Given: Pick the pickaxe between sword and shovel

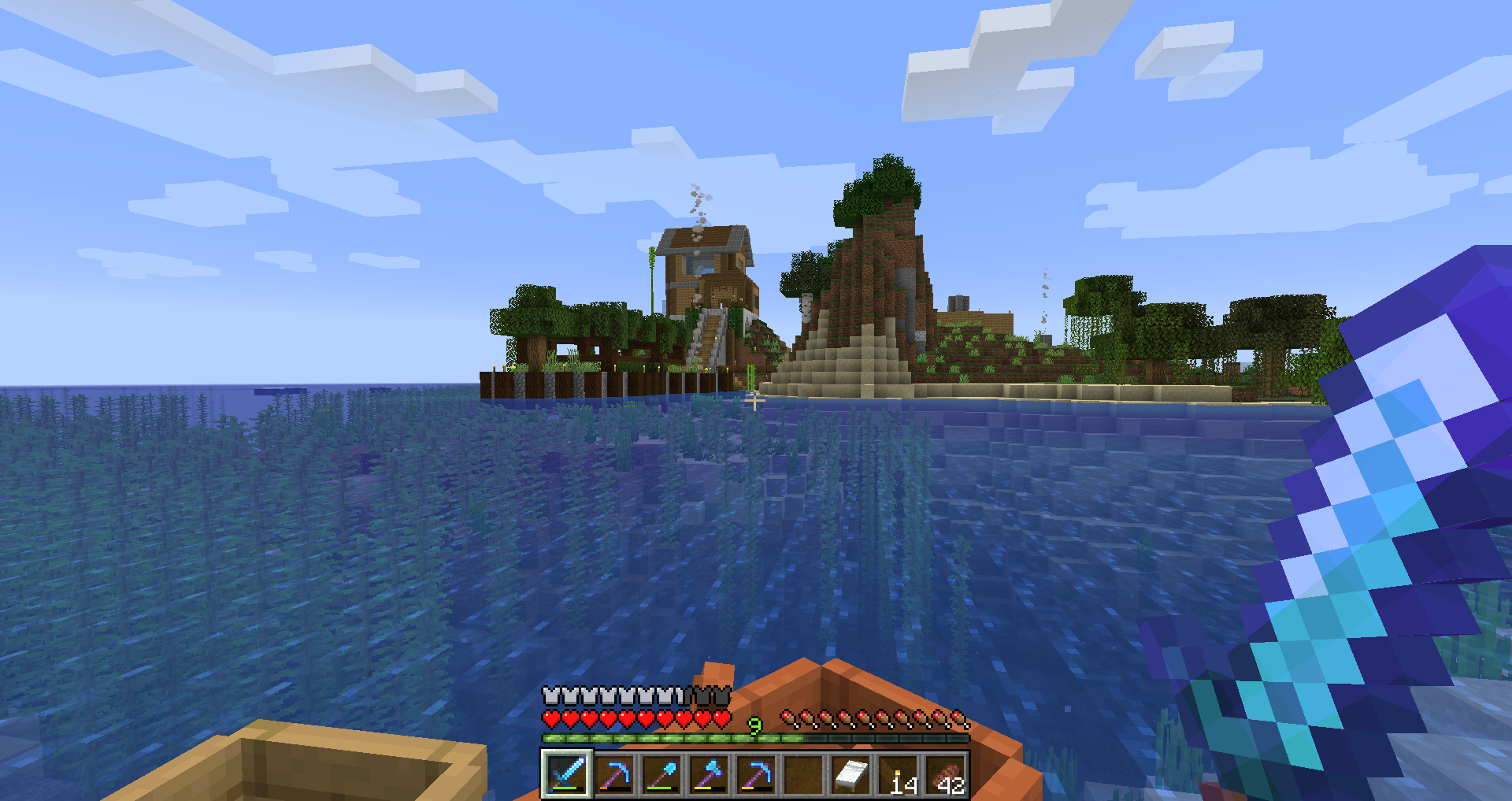Looking at the screenshot, I should (615, 774).
